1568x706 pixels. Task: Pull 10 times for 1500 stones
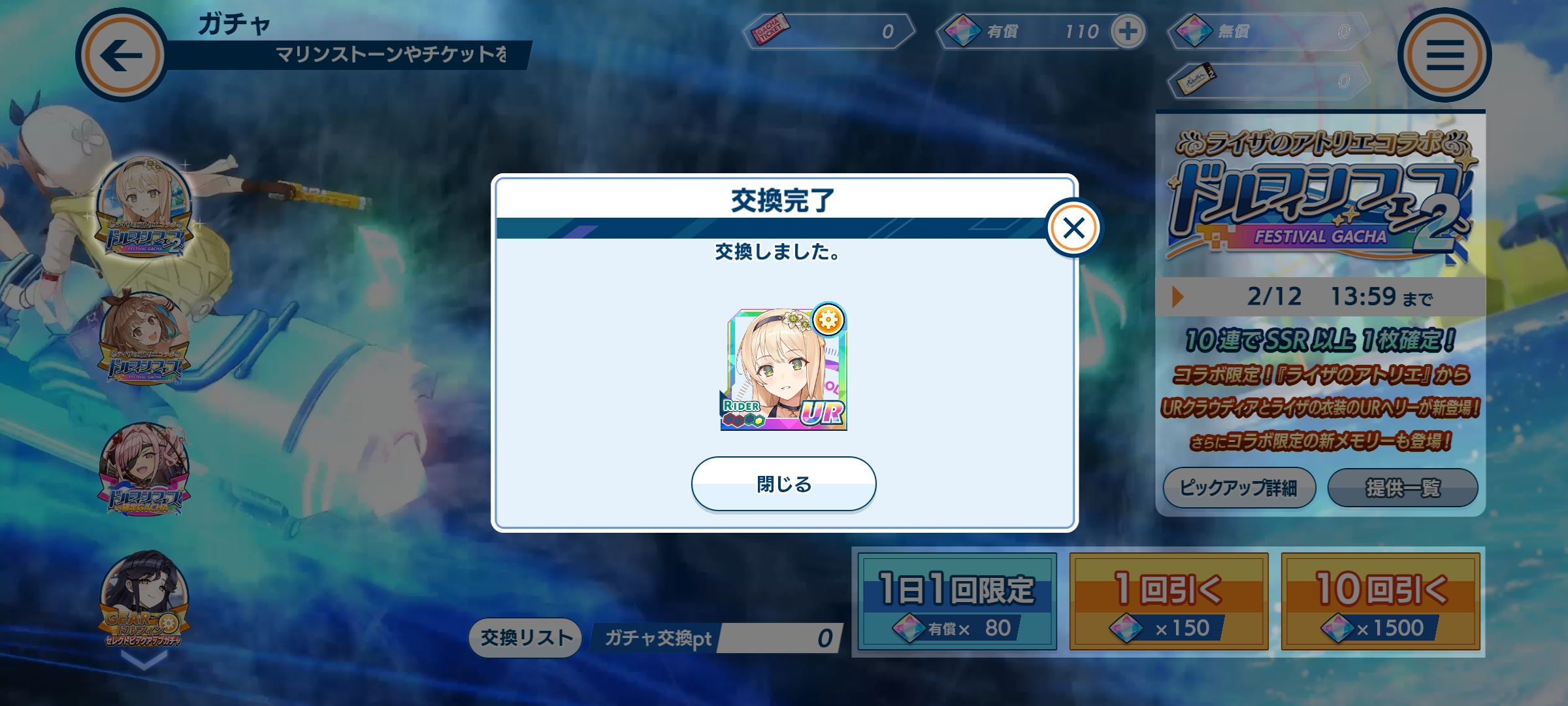[x=1380, y=602]
